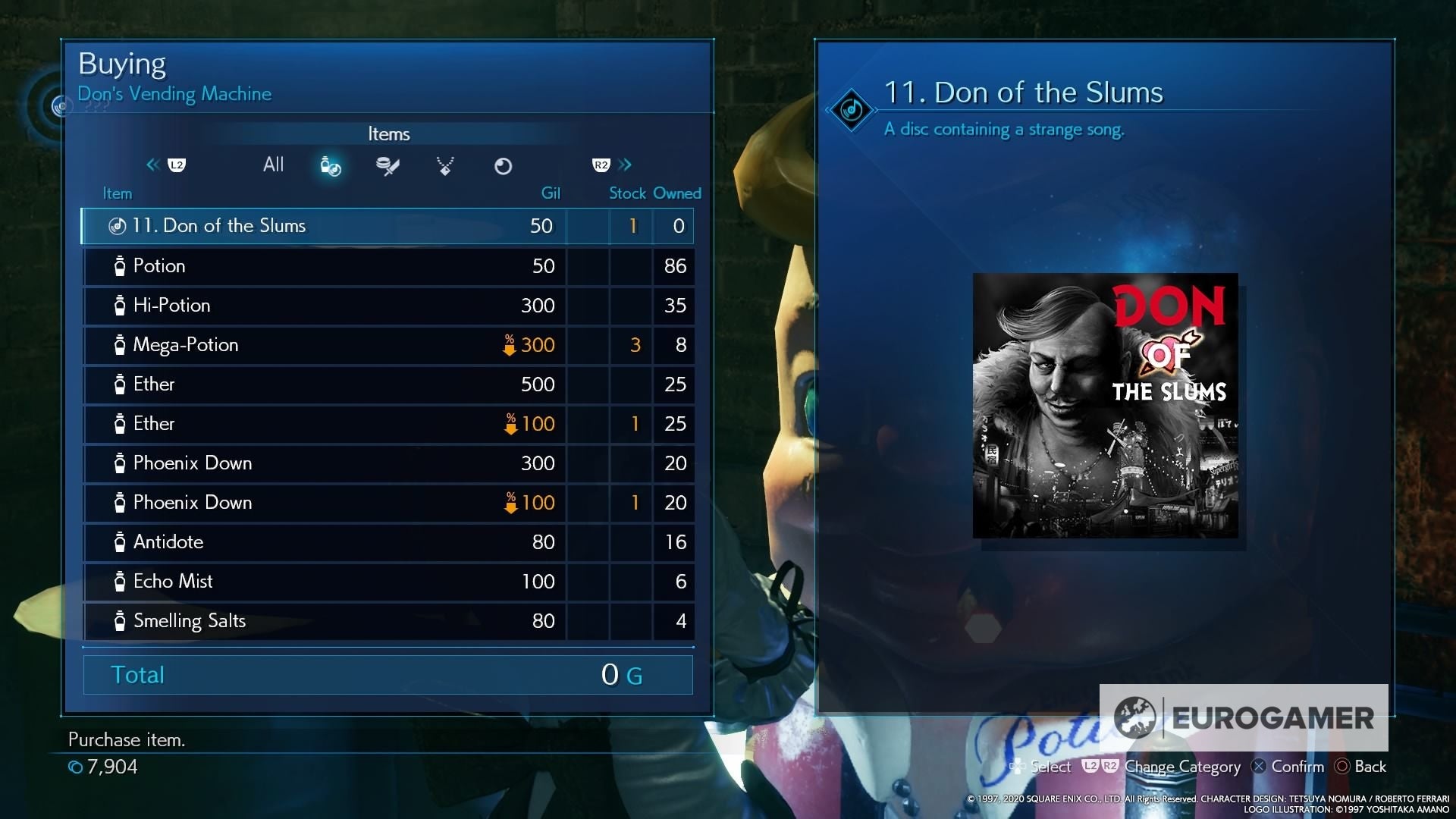
Task: Pick the Hi-Potion item row
Action: (387, 306)
